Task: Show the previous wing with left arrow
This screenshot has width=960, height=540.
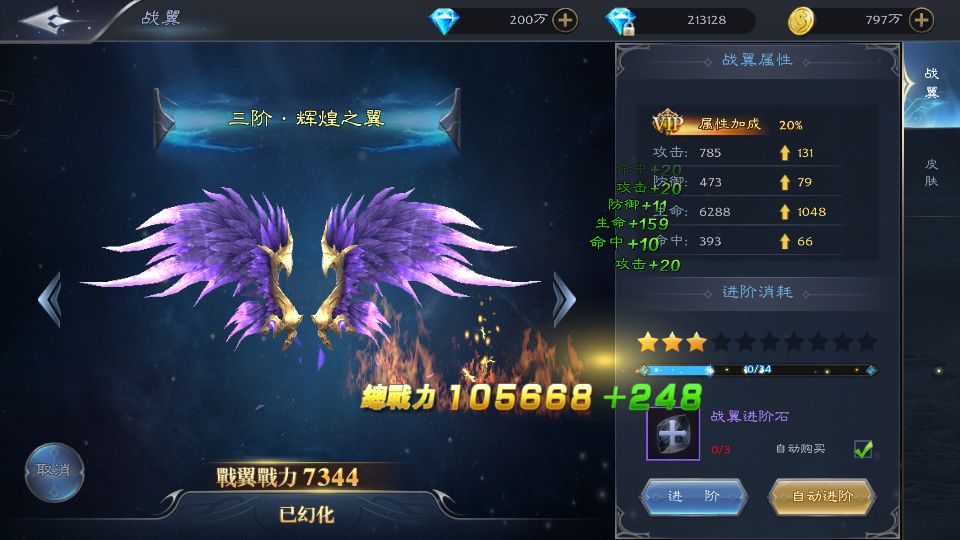Action: tap(49, 298)
